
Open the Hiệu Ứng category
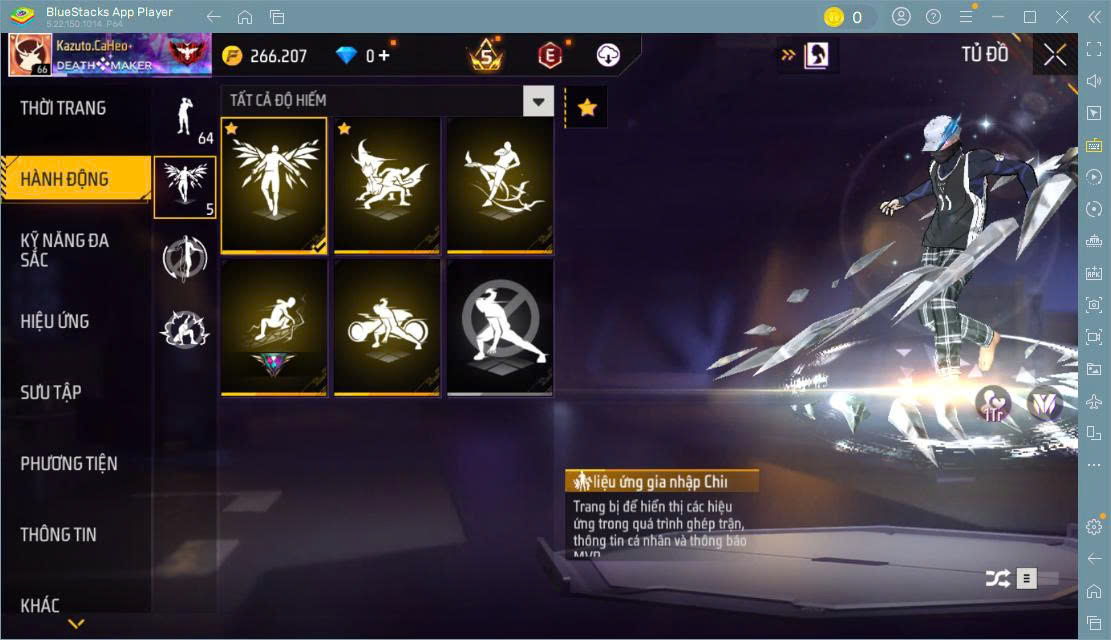(x=55, y=322)
